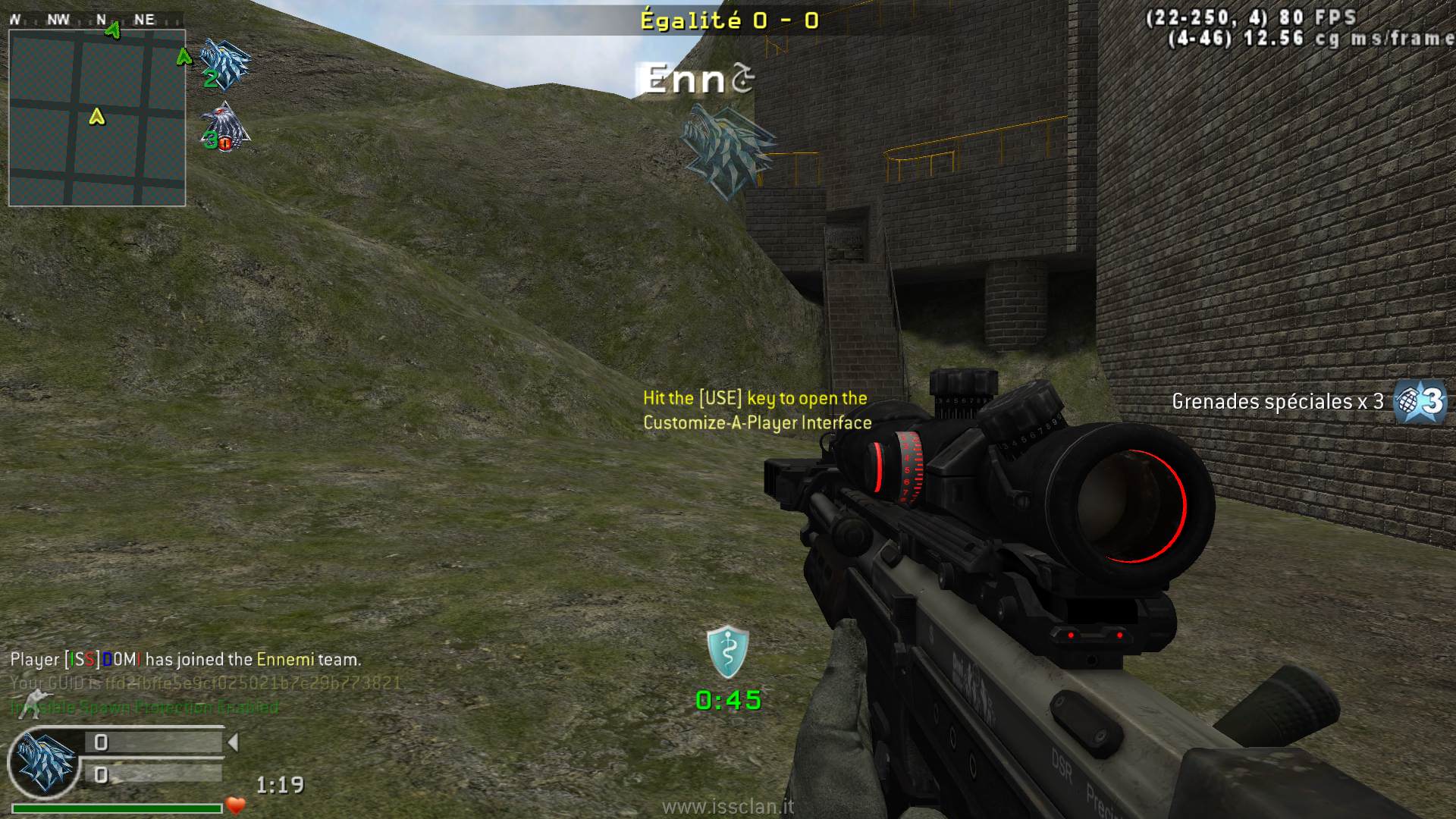The height and width of the screenshot is (819, 1456).
Task: Click the red heart health icon
Action: [236, 805]
